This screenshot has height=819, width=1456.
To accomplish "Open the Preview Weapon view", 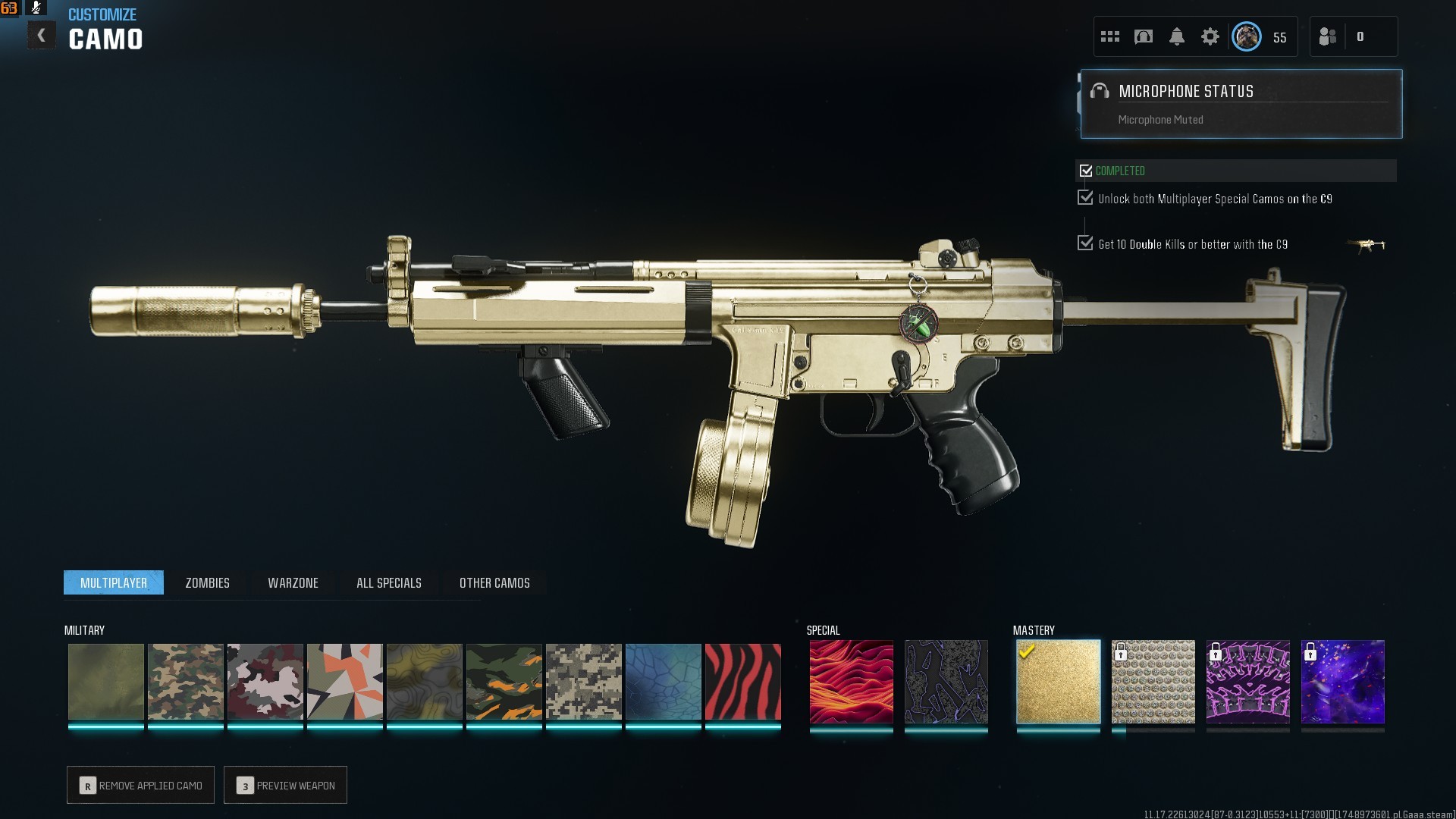I will coord(286,785).
